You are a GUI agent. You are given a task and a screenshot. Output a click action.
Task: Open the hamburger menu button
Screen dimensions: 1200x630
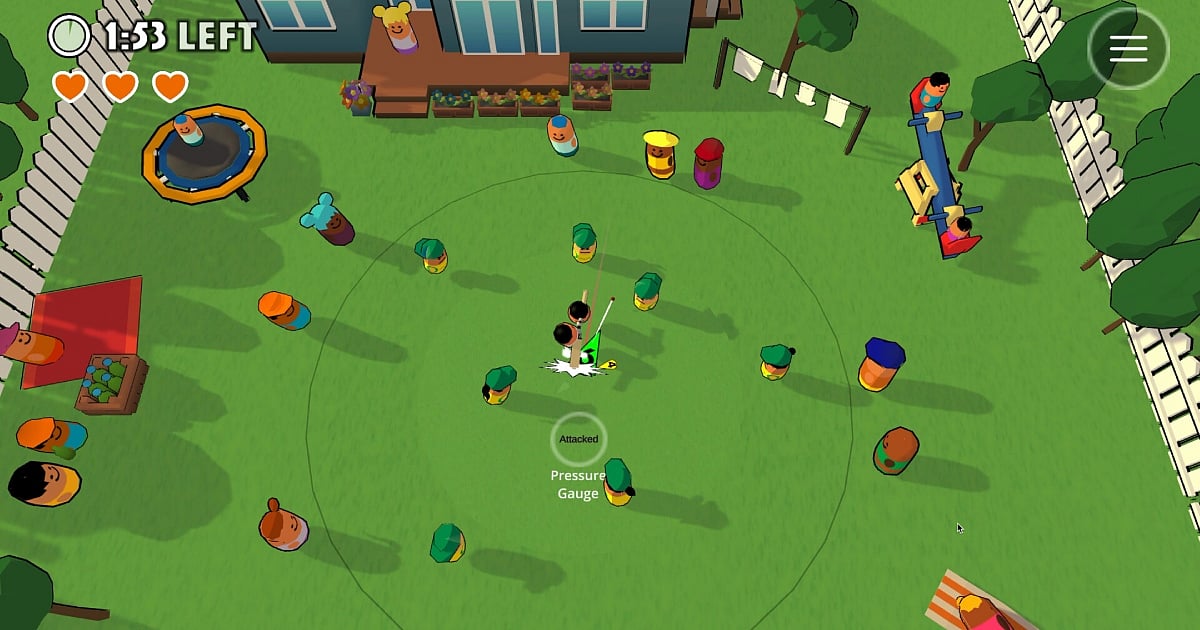click(1128, 50)
